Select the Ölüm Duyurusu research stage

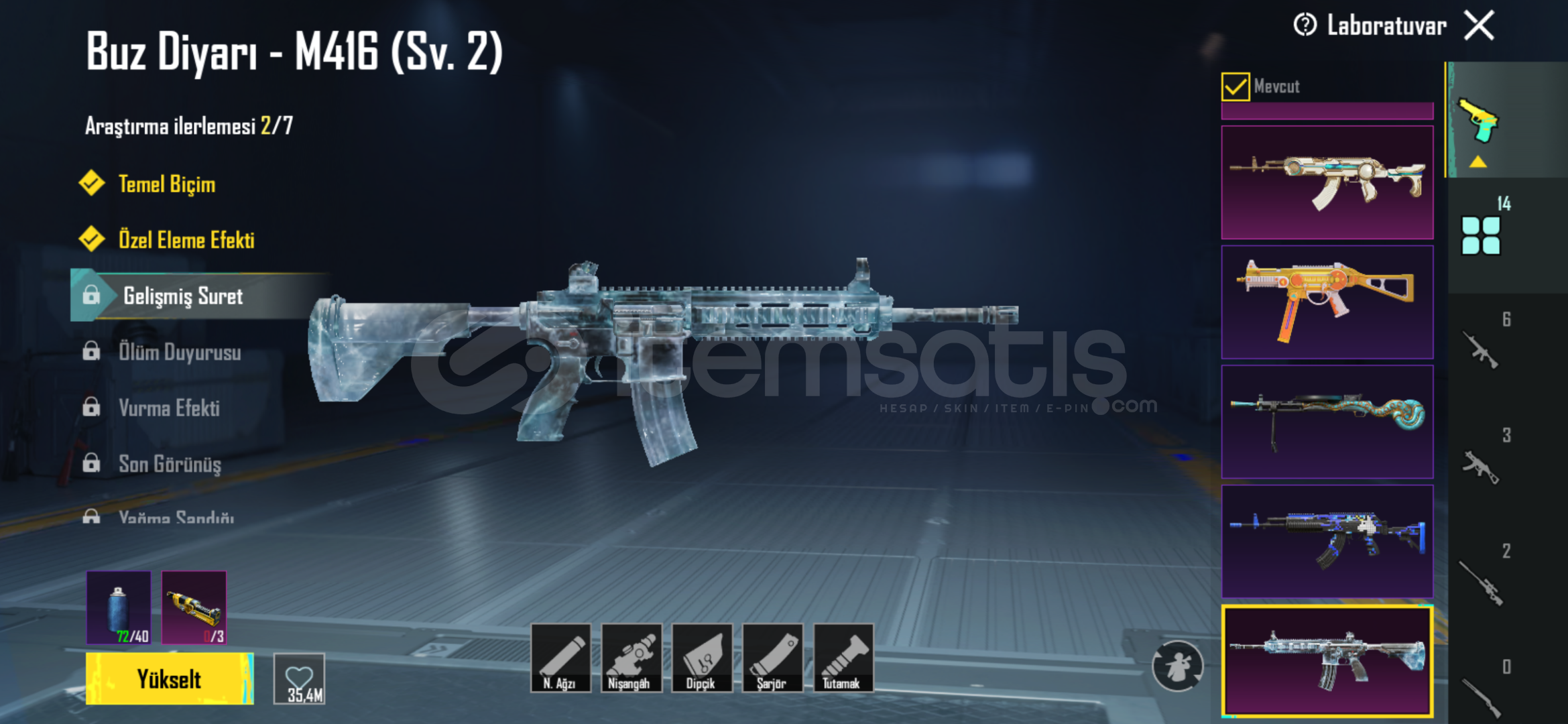(180, 353)
